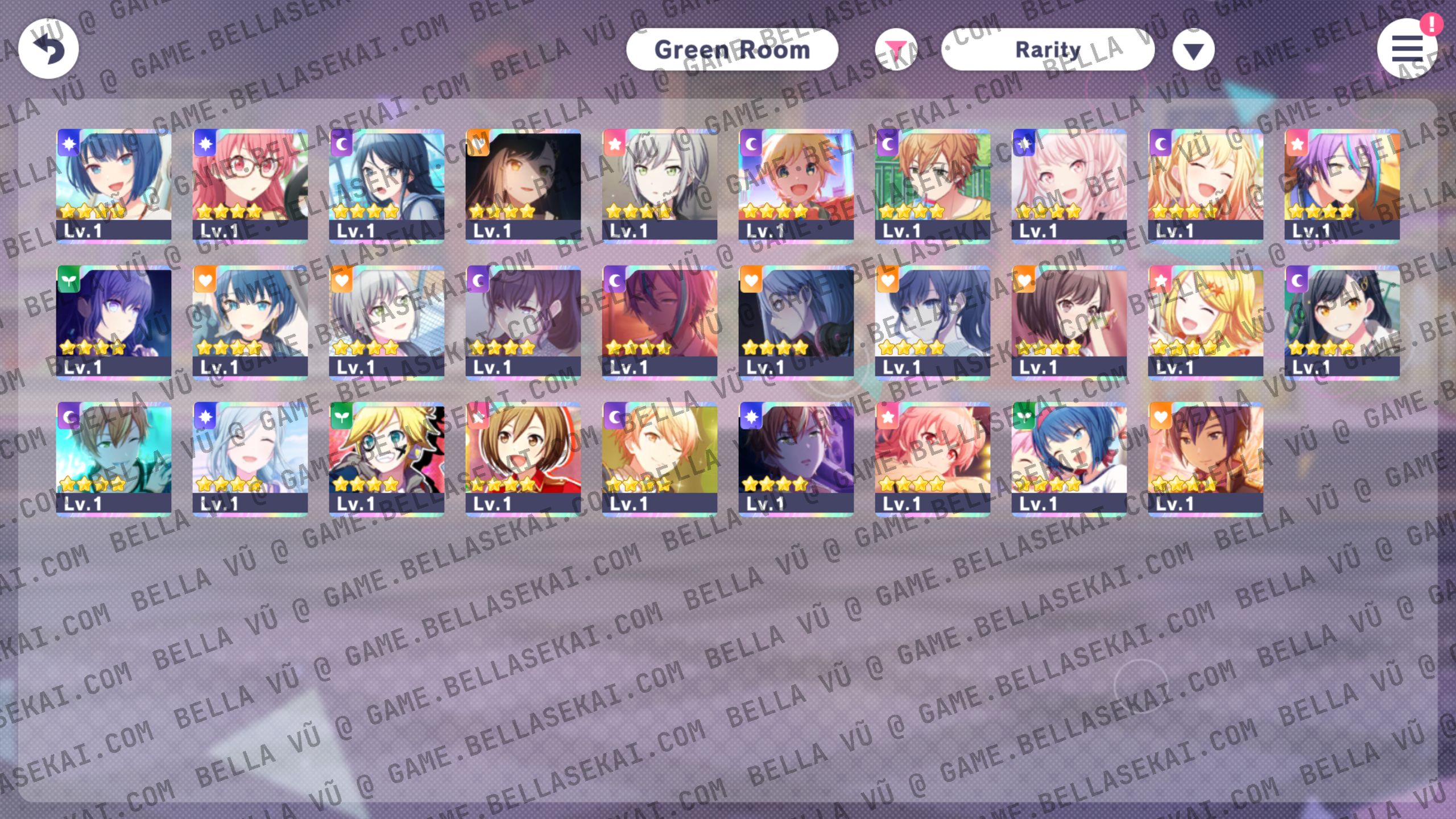Select the blue-haired 4-star card at top left
This screenshot has width=1456, height=819.
114,182
